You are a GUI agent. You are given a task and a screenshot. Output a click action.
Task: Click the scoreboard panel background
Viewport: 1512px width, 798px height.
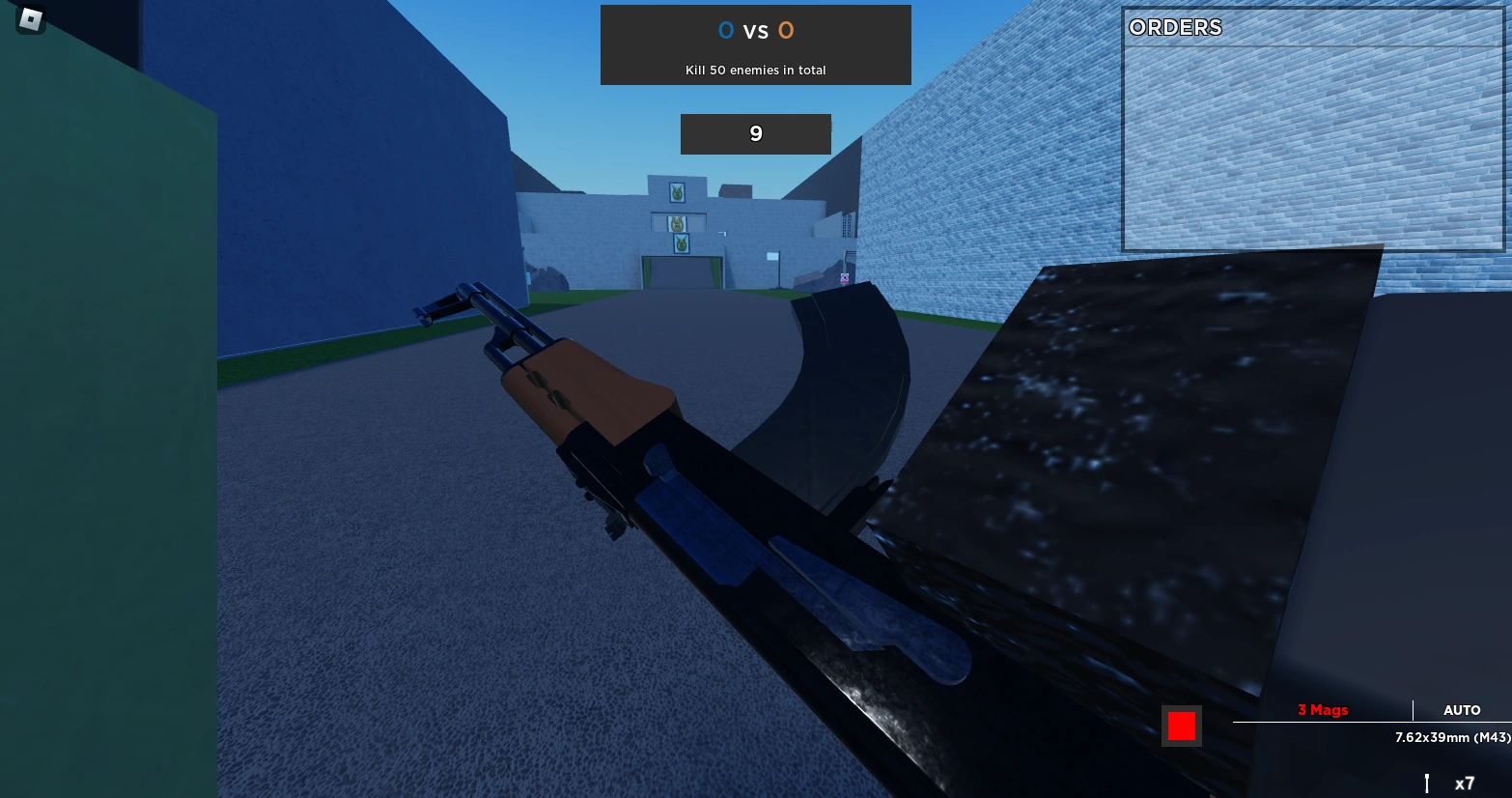pos(756,44)
